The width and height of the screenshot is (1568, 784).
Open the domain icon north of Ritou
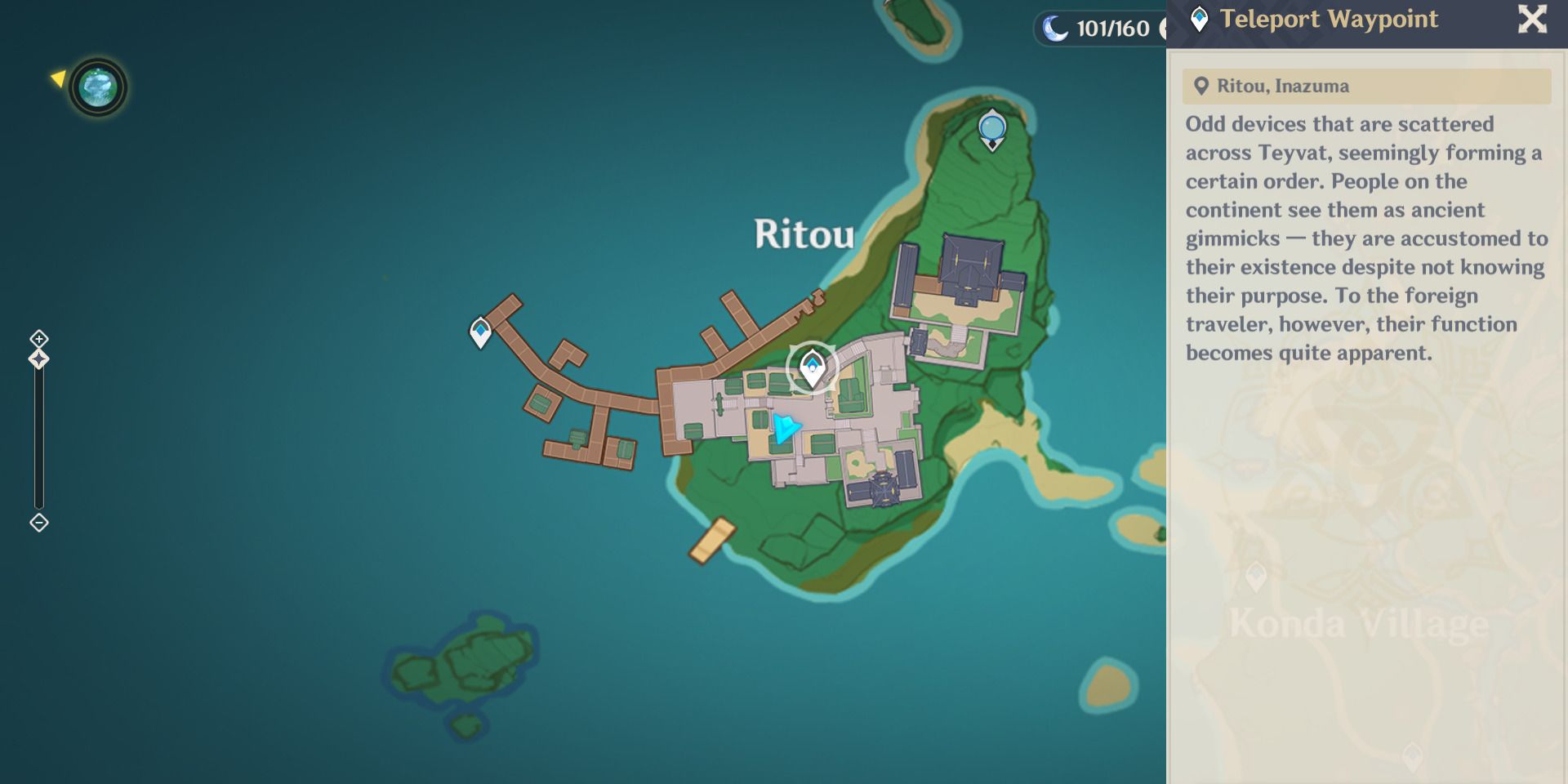coord(991,128)
